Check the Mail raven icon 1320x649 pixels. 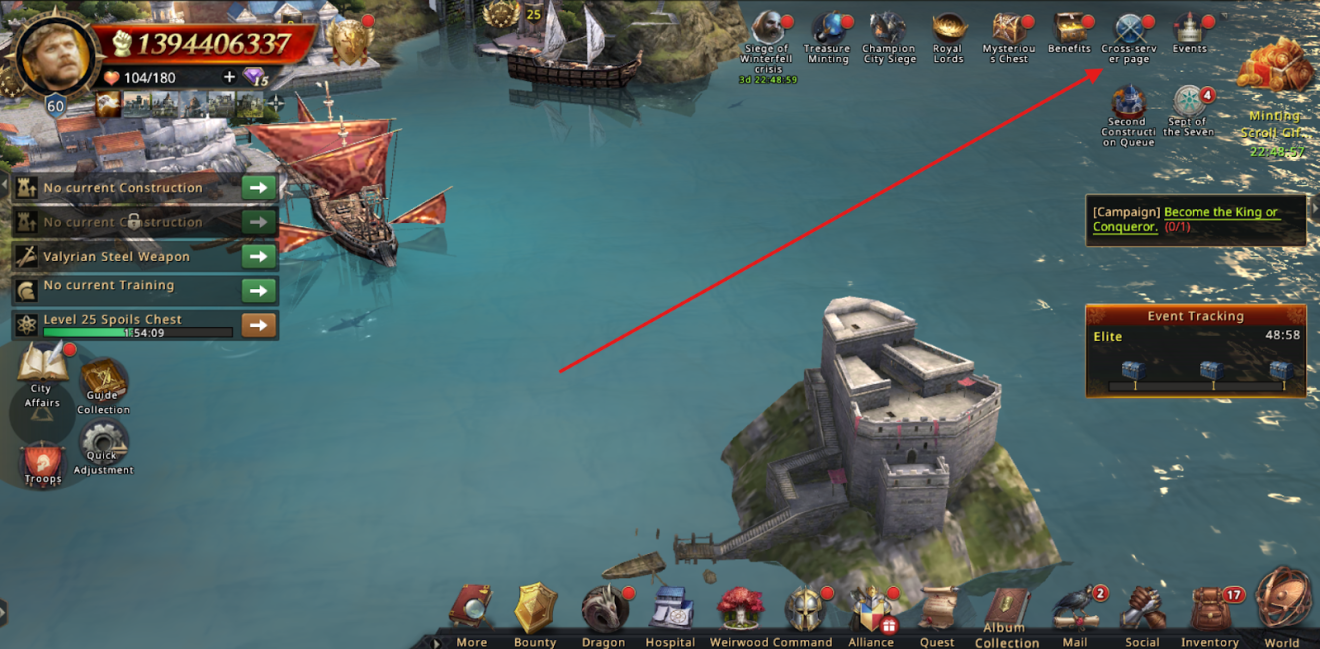click(1075, 610)
